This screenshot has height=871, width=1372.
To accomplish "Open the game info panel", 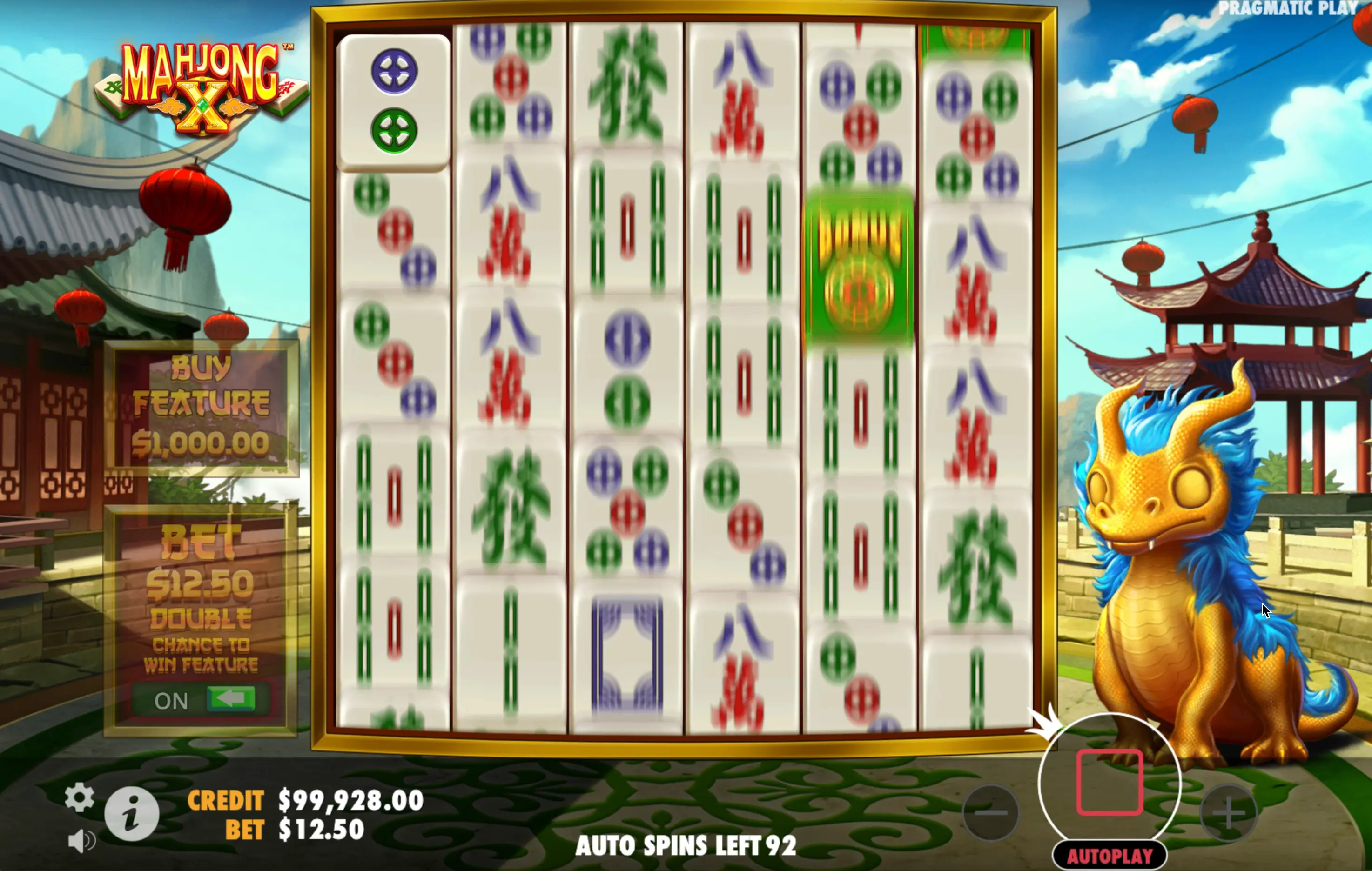I will [x=132, y=813].
